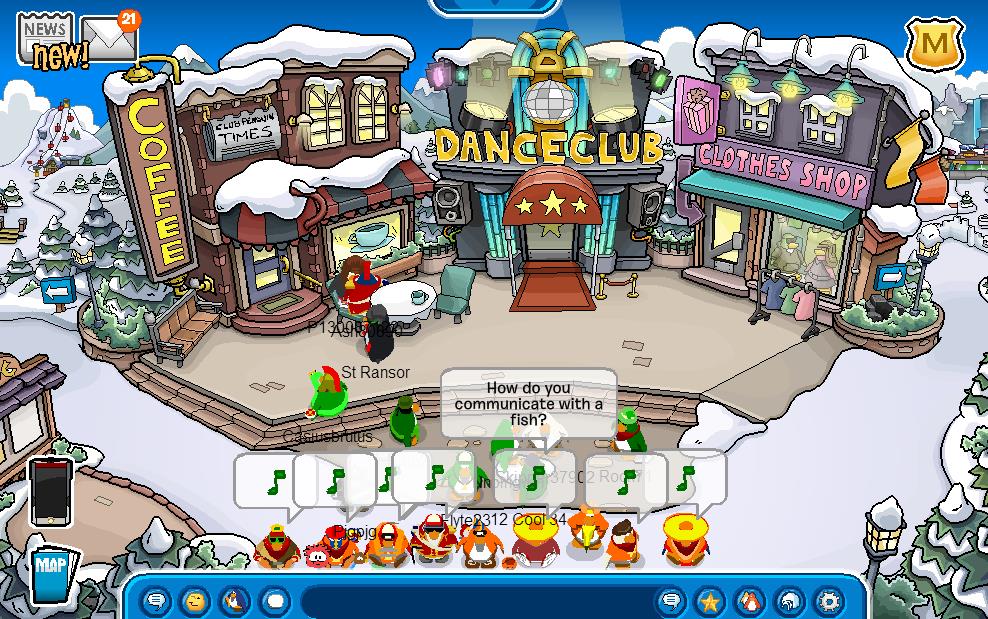Go to your igloo with the igloo button
Image resolution: width=988 pixels, height=619 pixels.
[790, 601]
